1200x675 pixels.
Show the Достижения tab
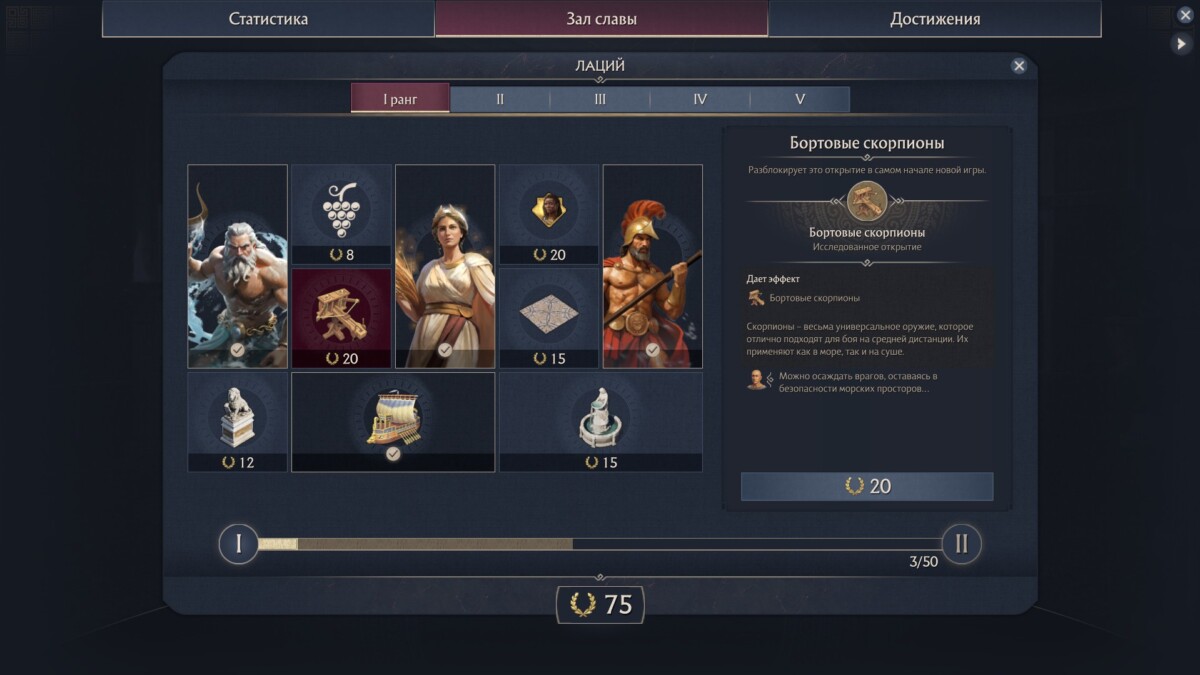click(x=935, y=19)
